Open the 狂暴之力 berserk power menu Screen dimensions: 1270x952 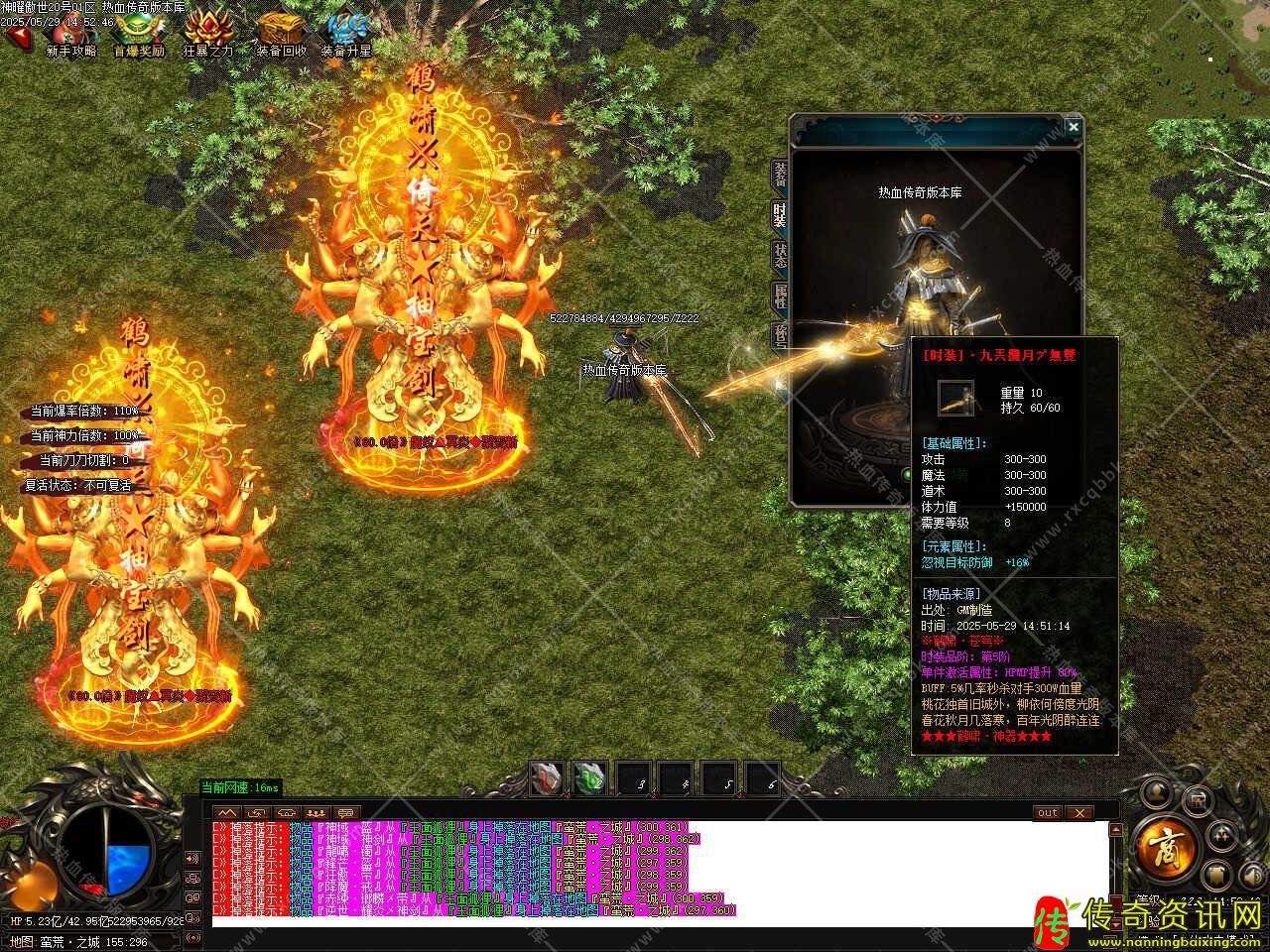pos(208,34)
